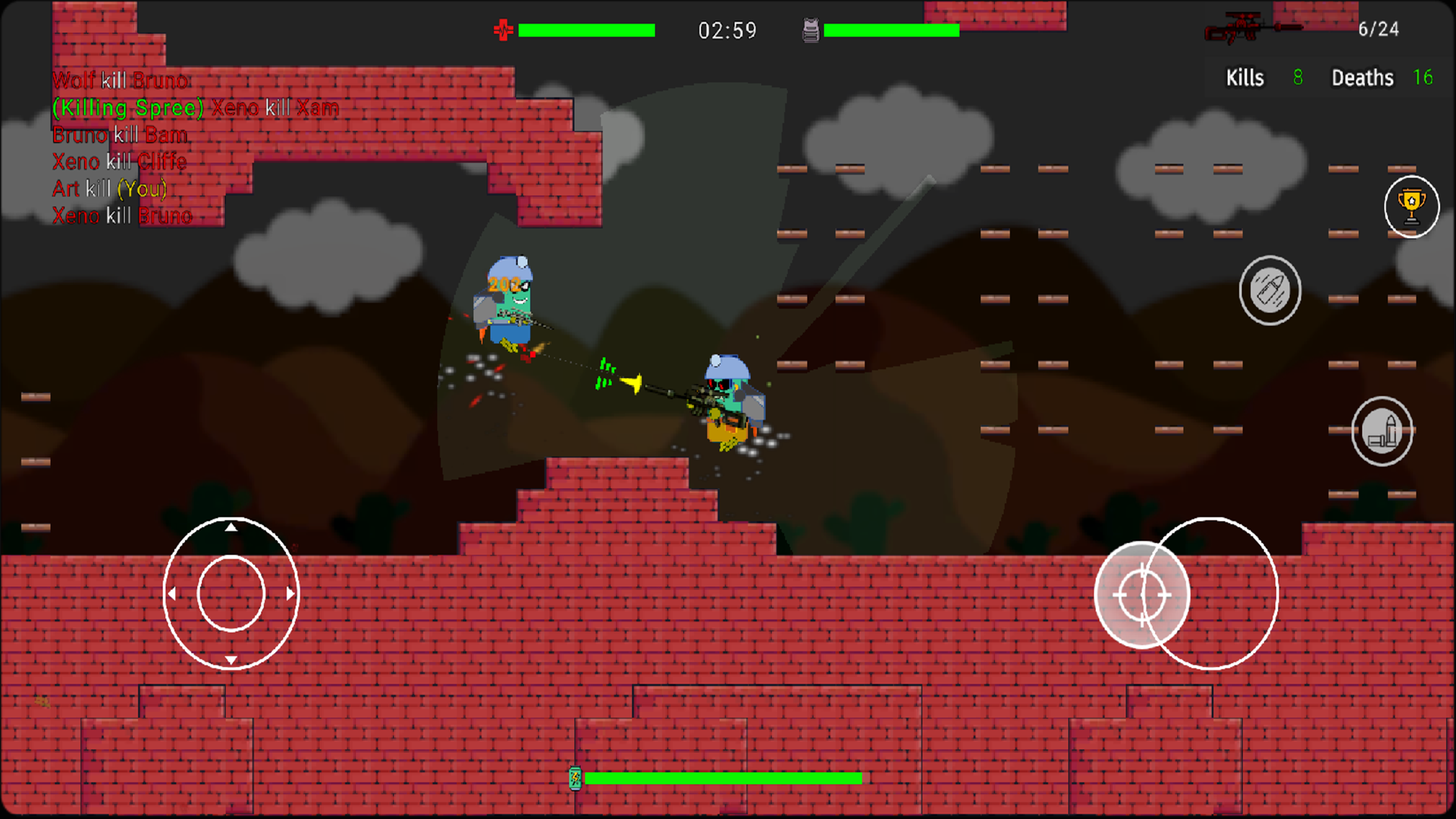
Task: Click the red health cross icon
Action: [504, 30]
